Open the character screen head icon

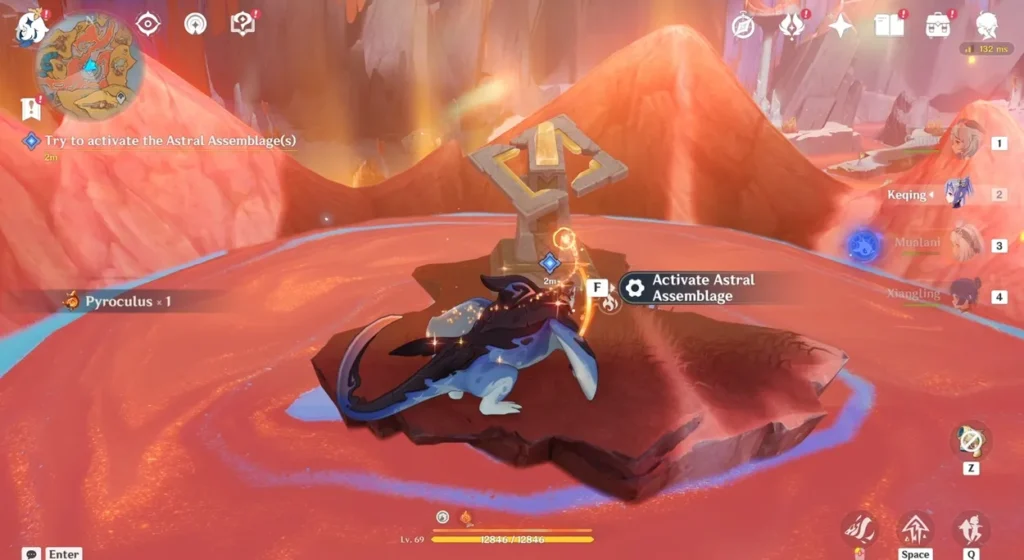coord(987,26)
